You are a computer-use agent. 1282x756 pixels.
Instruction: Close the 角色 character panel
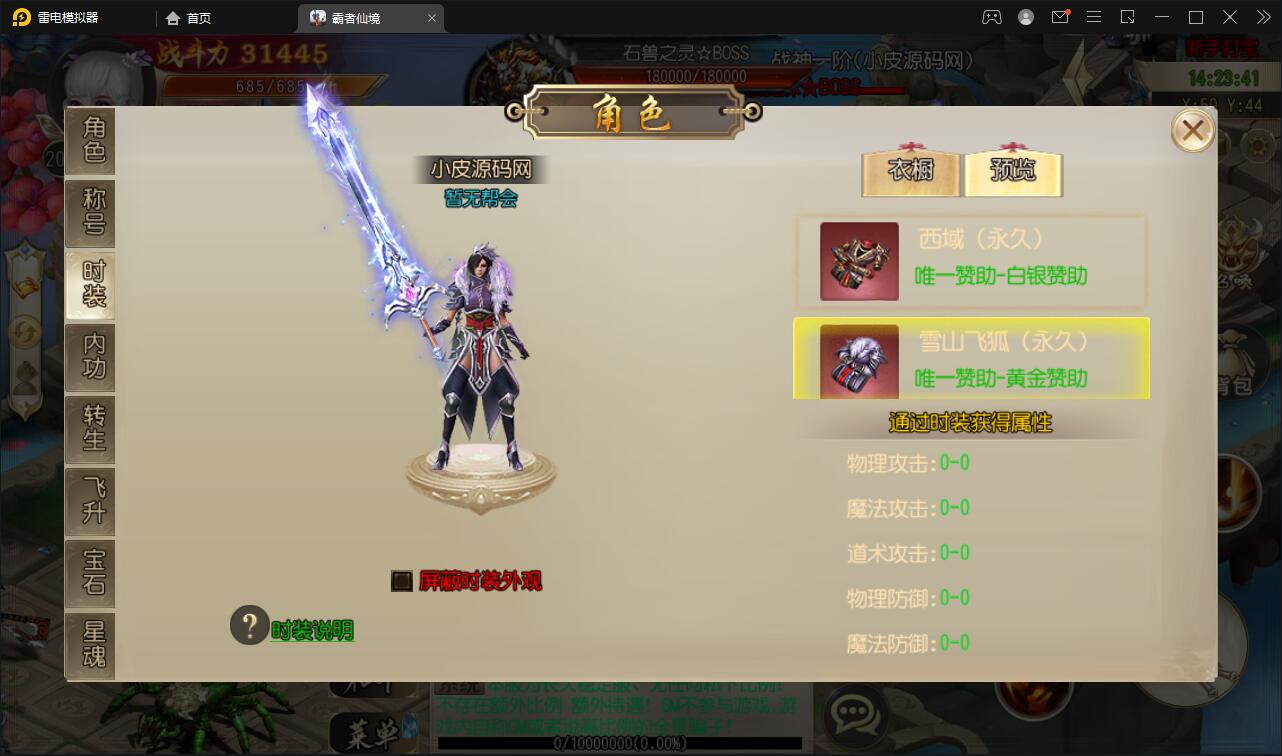[1192, 130]
